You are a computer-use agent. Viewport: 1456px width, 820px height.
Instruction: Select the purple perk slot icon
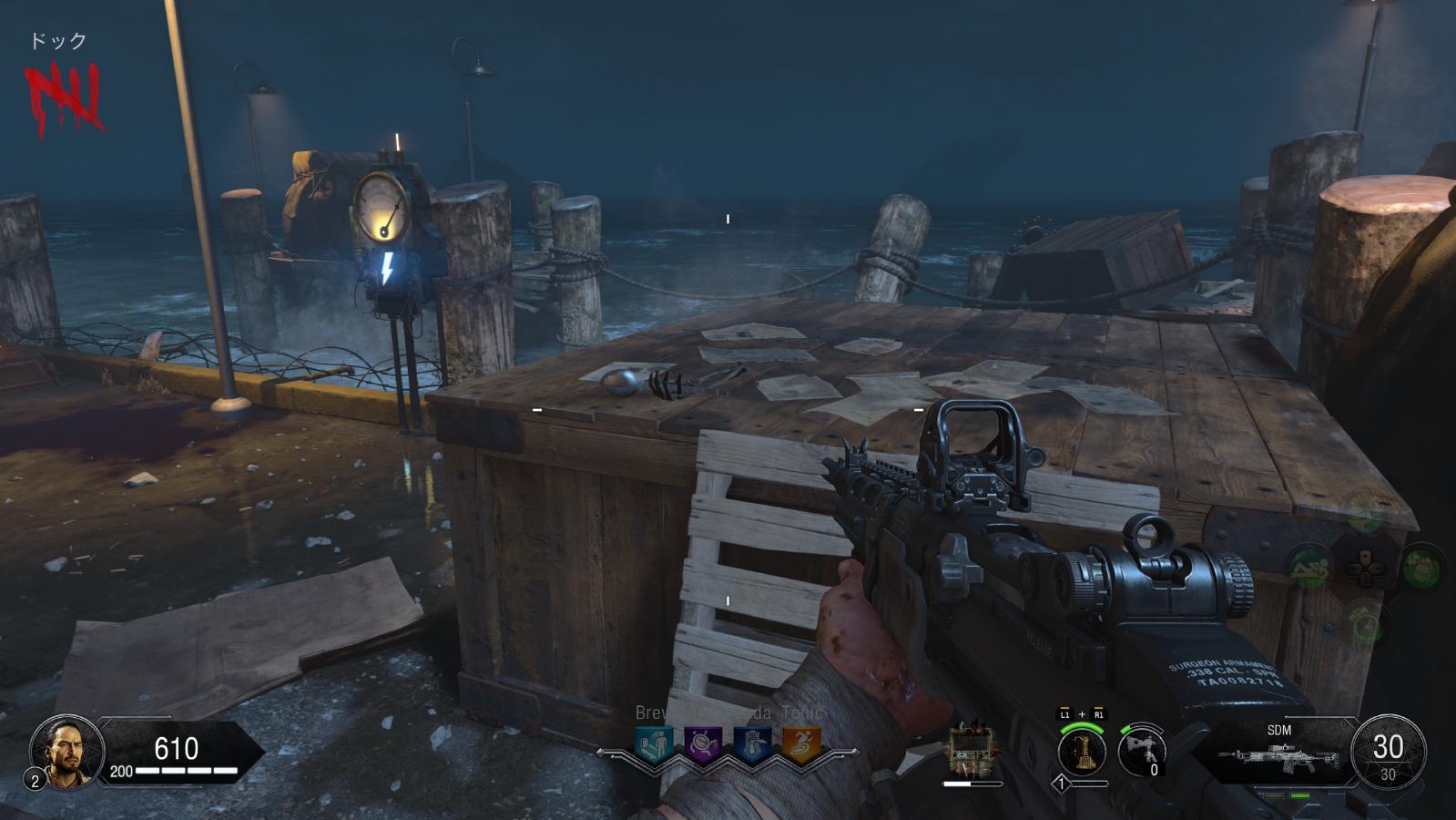(703, 744)
